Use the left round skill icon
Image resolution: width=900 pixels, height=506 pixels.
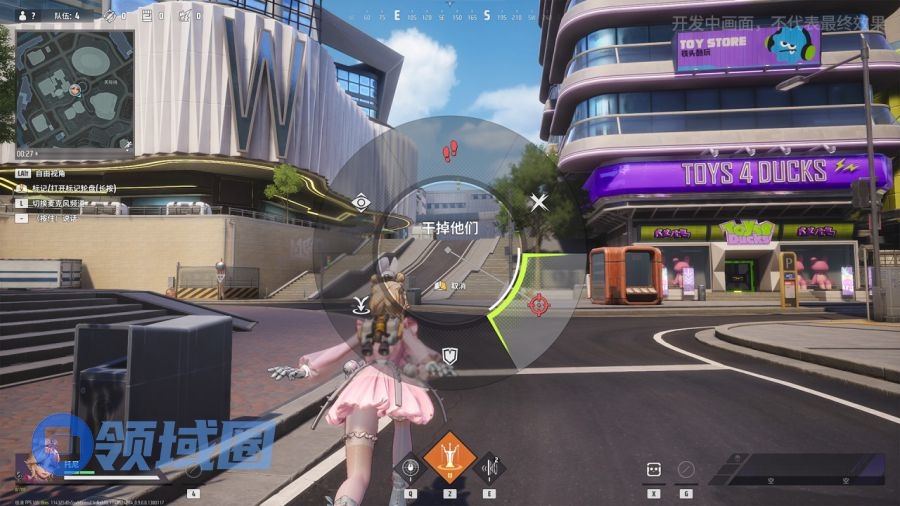pos(409,467)
